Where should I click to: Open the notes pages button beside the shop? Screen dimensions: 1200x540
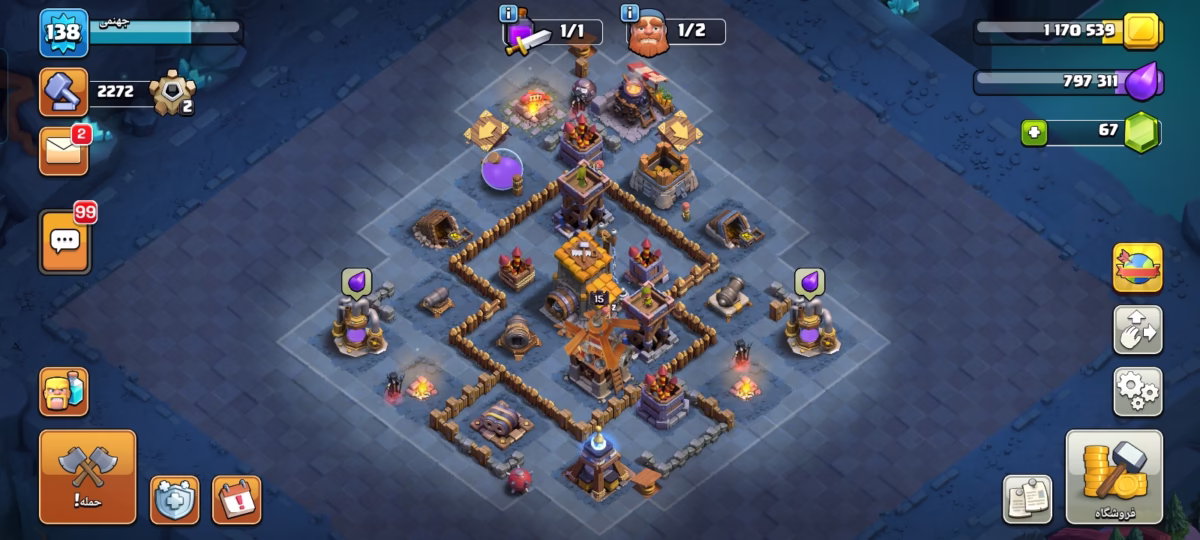1027,498
